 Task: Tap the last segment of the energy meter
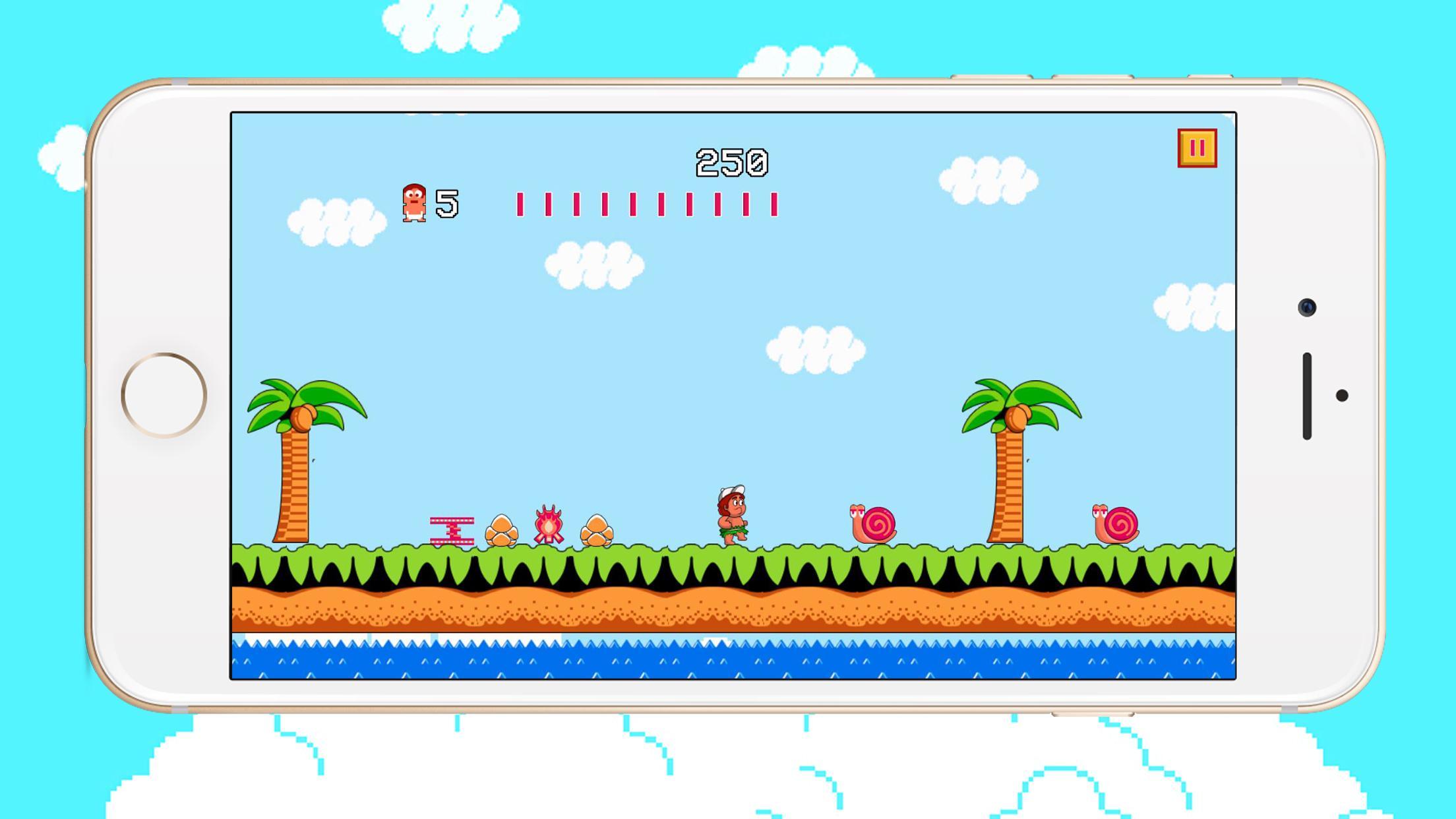(x=775, y=204)
